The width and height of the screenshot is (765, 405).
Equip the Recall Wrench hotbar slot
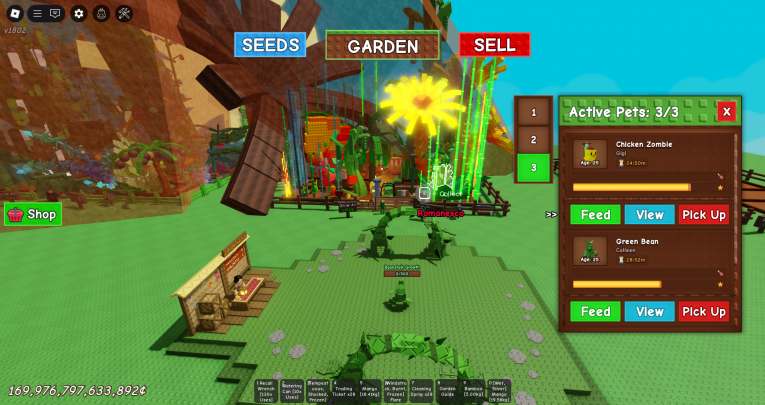(266, 391)
